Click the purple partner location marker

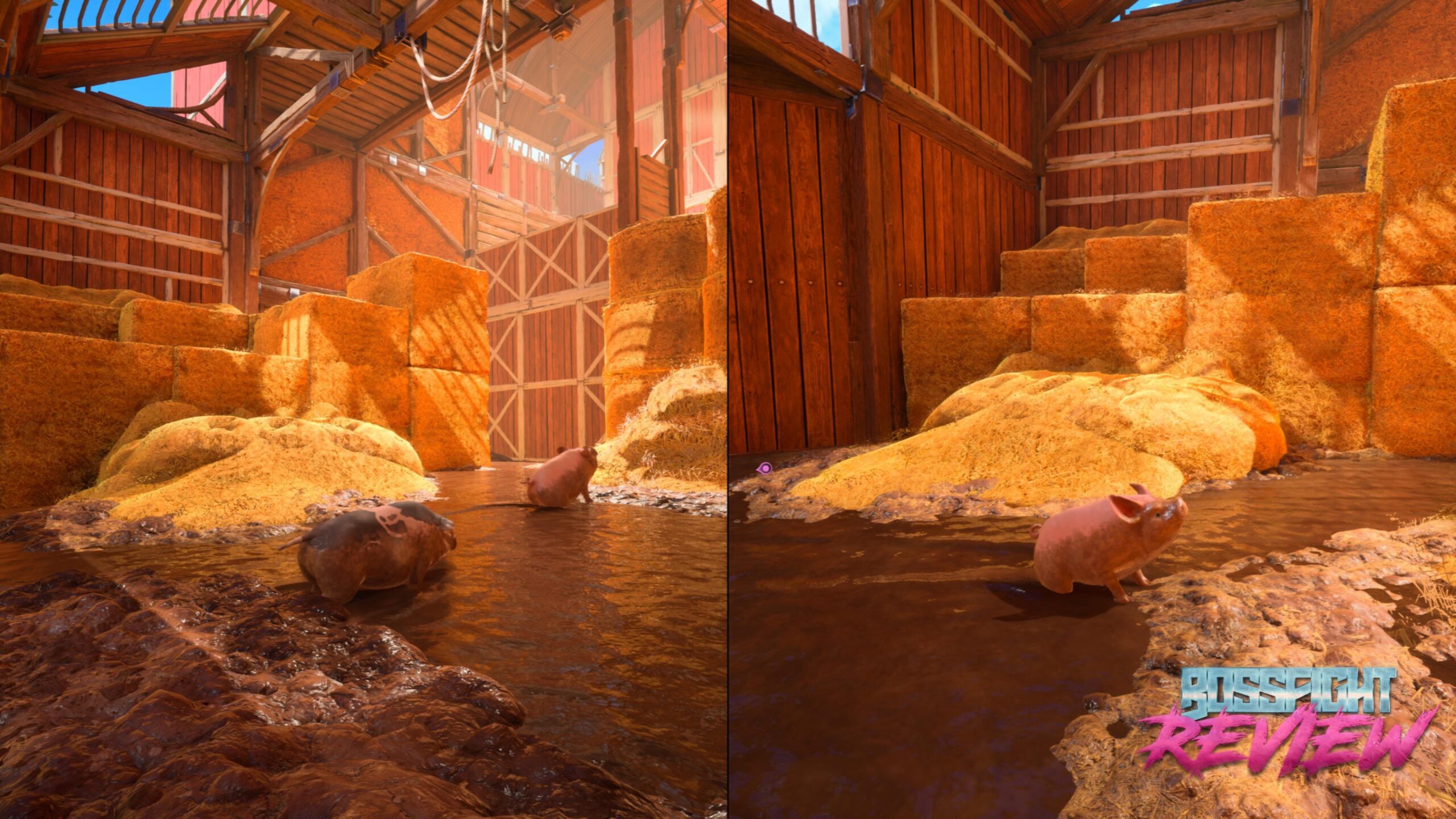click(x=765, y=468)
